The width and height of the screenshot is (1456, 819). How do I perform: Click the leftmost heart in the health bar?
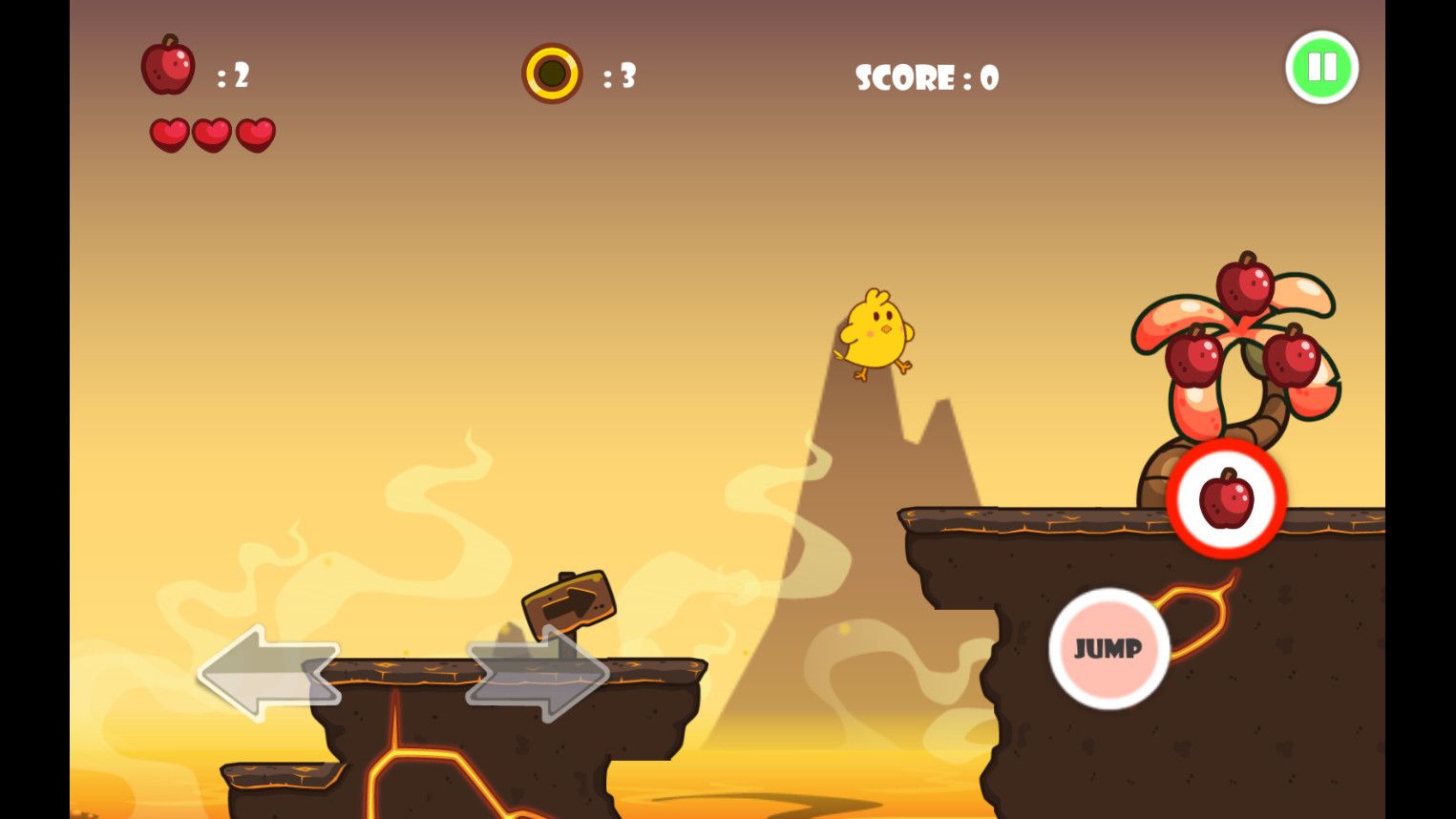click(x=170, y=134)
